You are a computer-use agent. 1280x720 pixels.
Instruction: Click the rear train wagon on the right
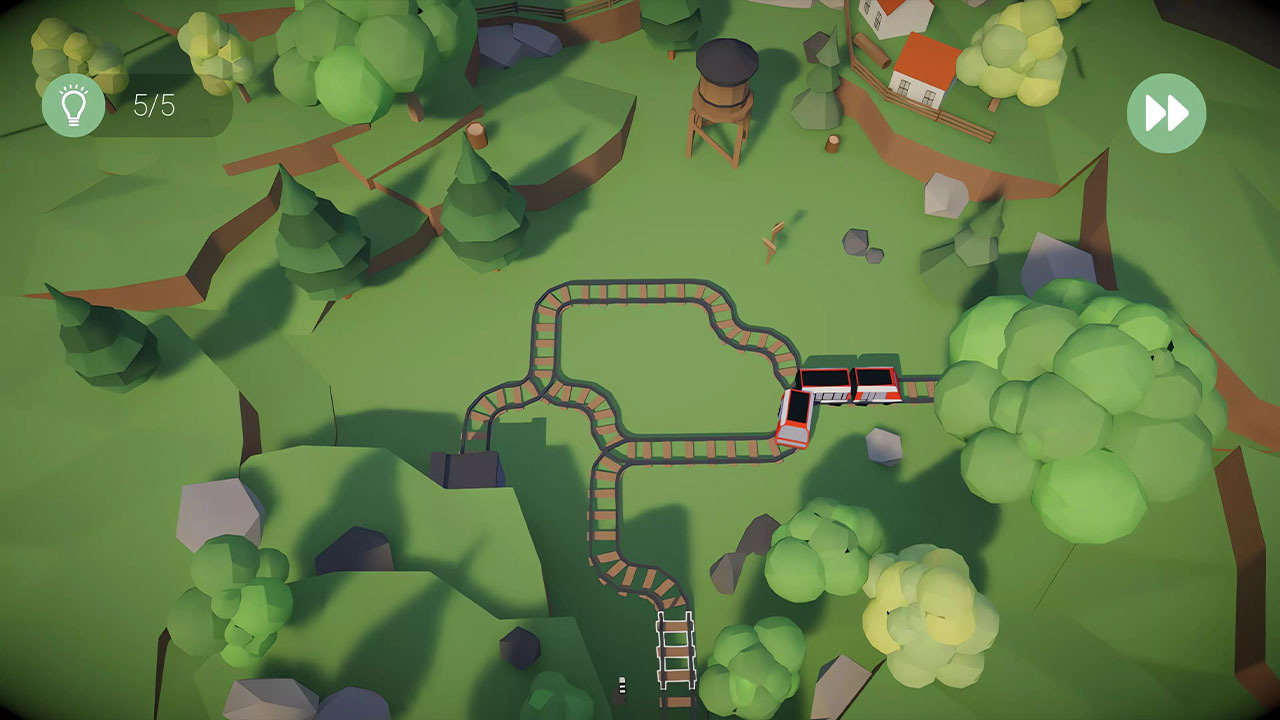pyautogui.click(x=875, y=385)
